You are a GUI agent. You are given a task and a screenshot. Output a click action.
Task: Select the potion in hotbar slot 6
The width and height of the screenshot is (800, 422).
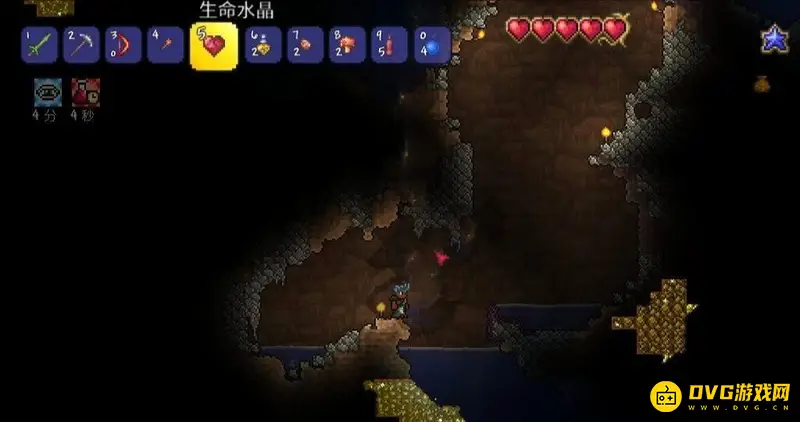(264, 45)
